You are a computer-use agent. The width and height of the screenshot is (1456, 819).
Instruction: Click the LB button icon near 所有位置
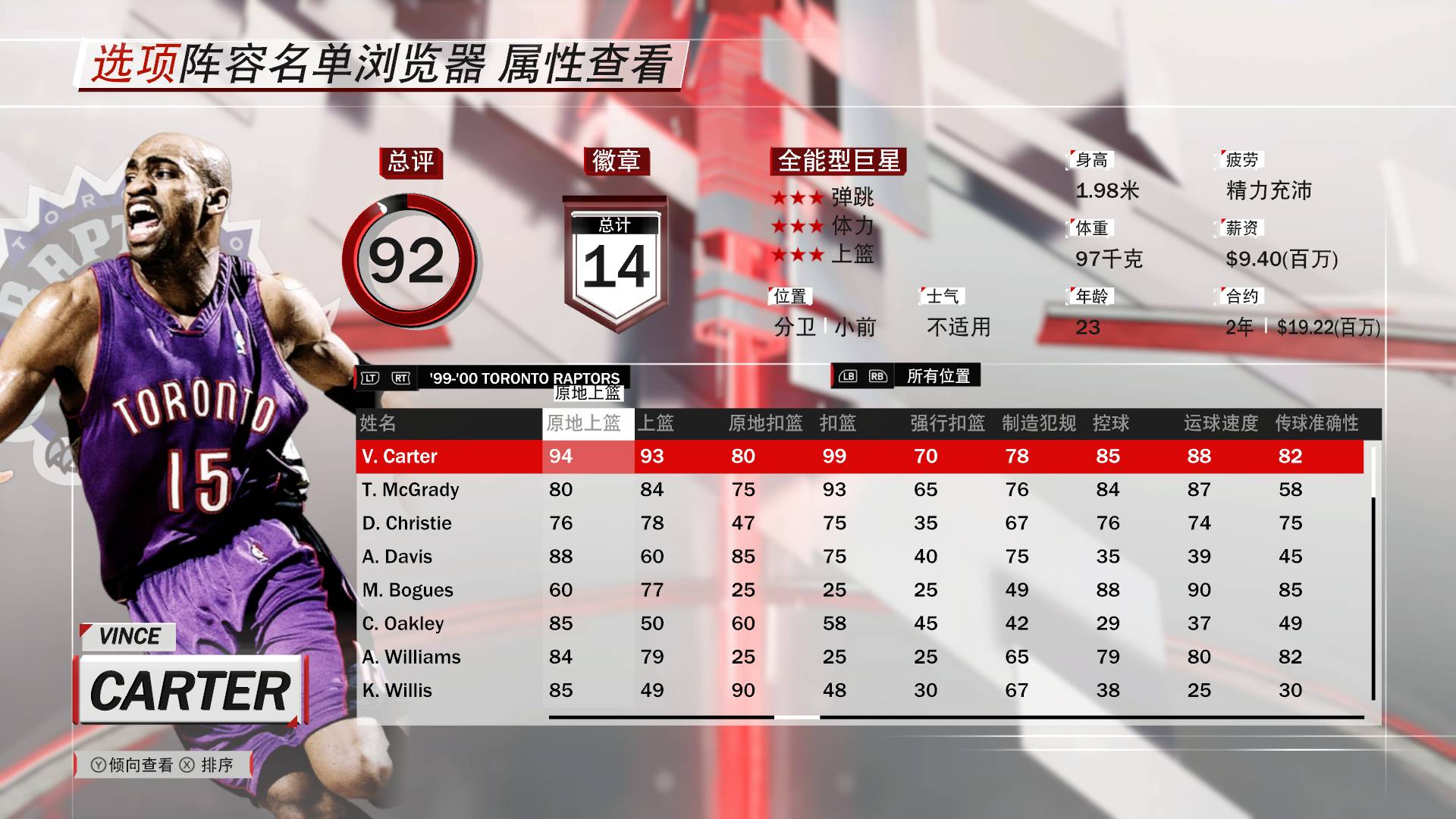pyautogui.click(x=849, y=374)
